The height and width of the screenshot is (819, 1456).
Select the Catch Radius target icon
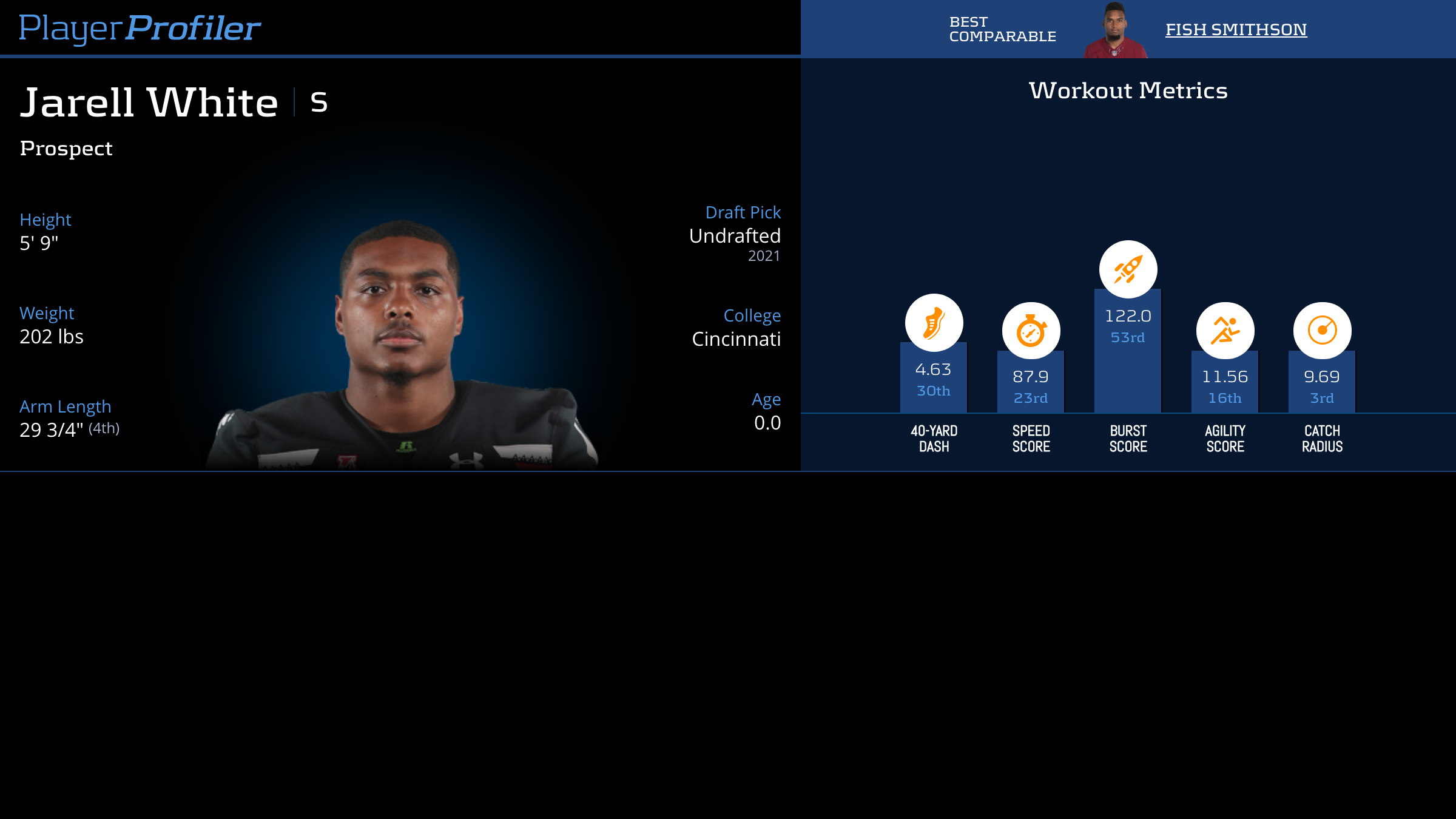(1322, 331)
